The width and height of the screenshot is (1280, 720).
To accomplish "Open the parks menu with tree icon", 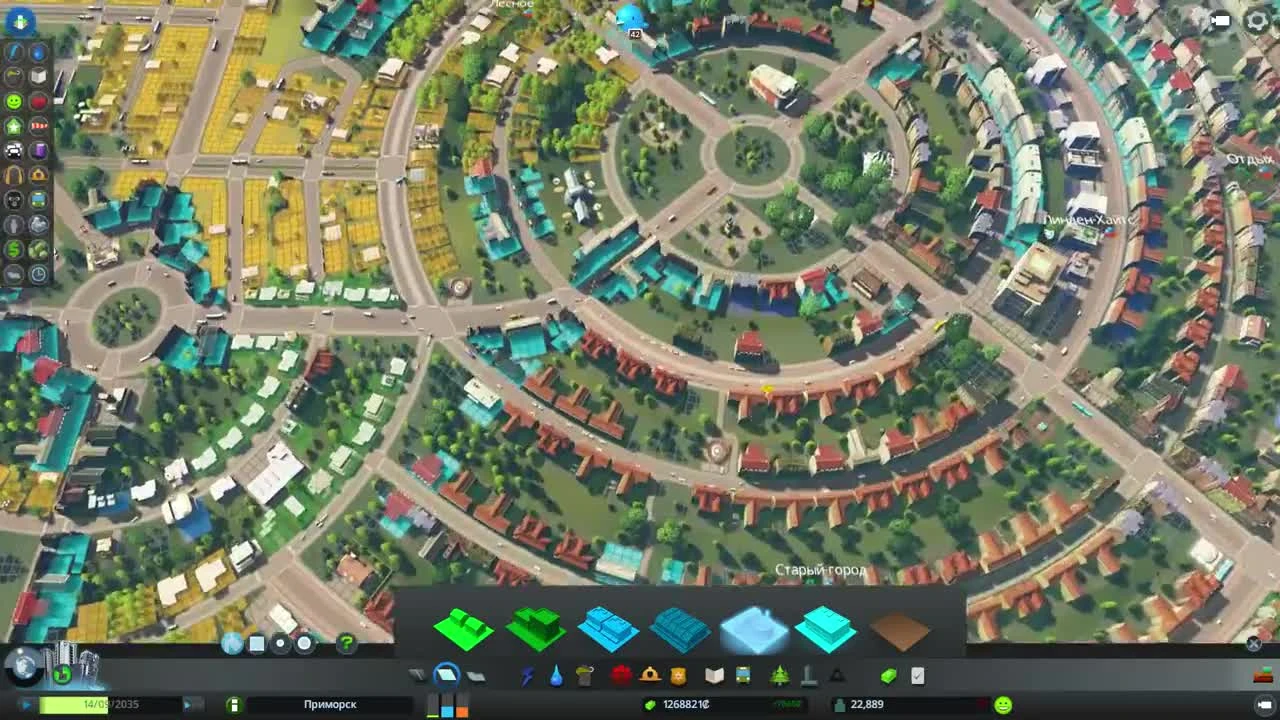I will [780, 674].
